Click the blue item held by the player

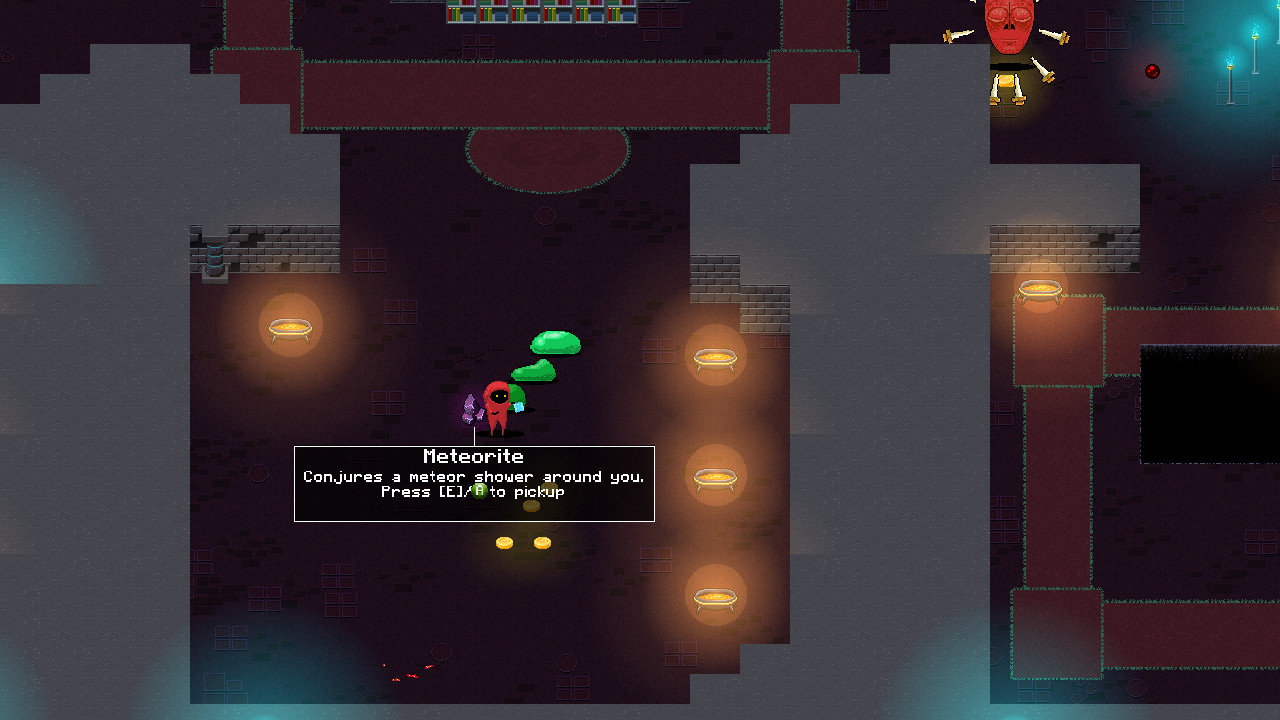click(x=521, y=405)
